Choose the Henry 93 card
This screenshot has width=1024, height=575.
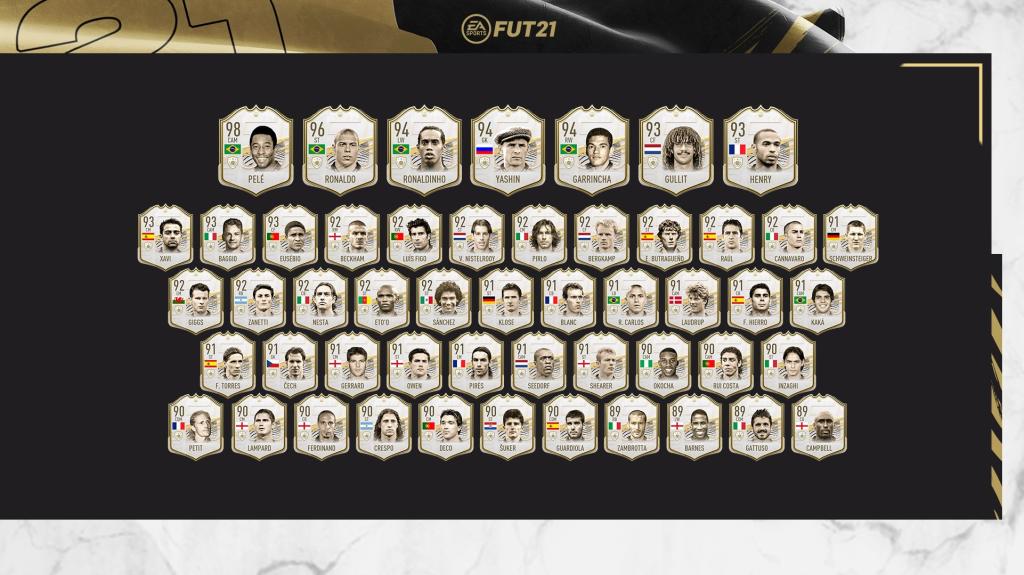759,150
